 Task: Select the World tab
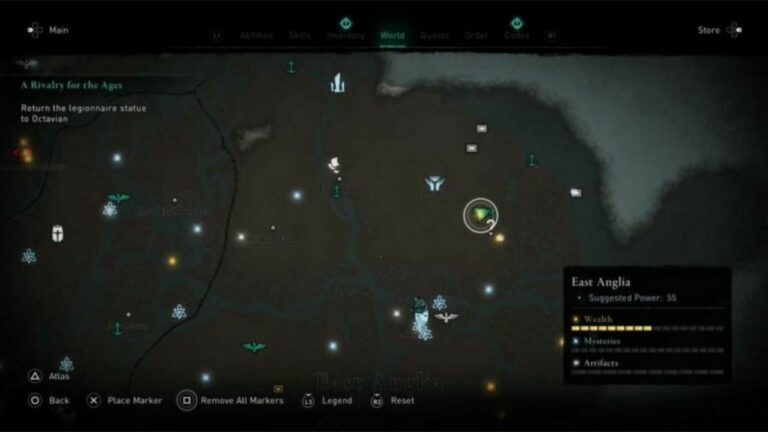392,36
